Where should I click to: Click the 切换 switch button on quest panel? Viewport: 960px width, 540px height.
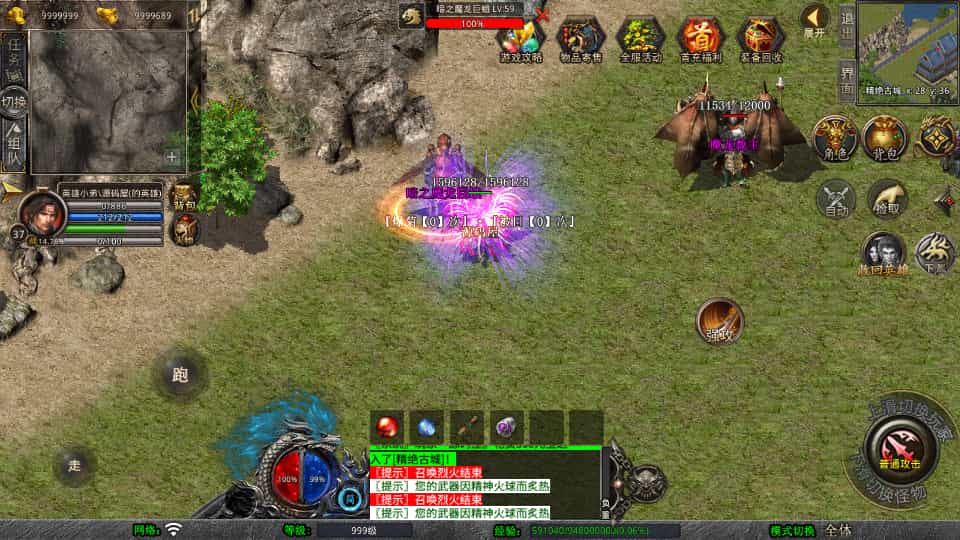coord(14,102)
